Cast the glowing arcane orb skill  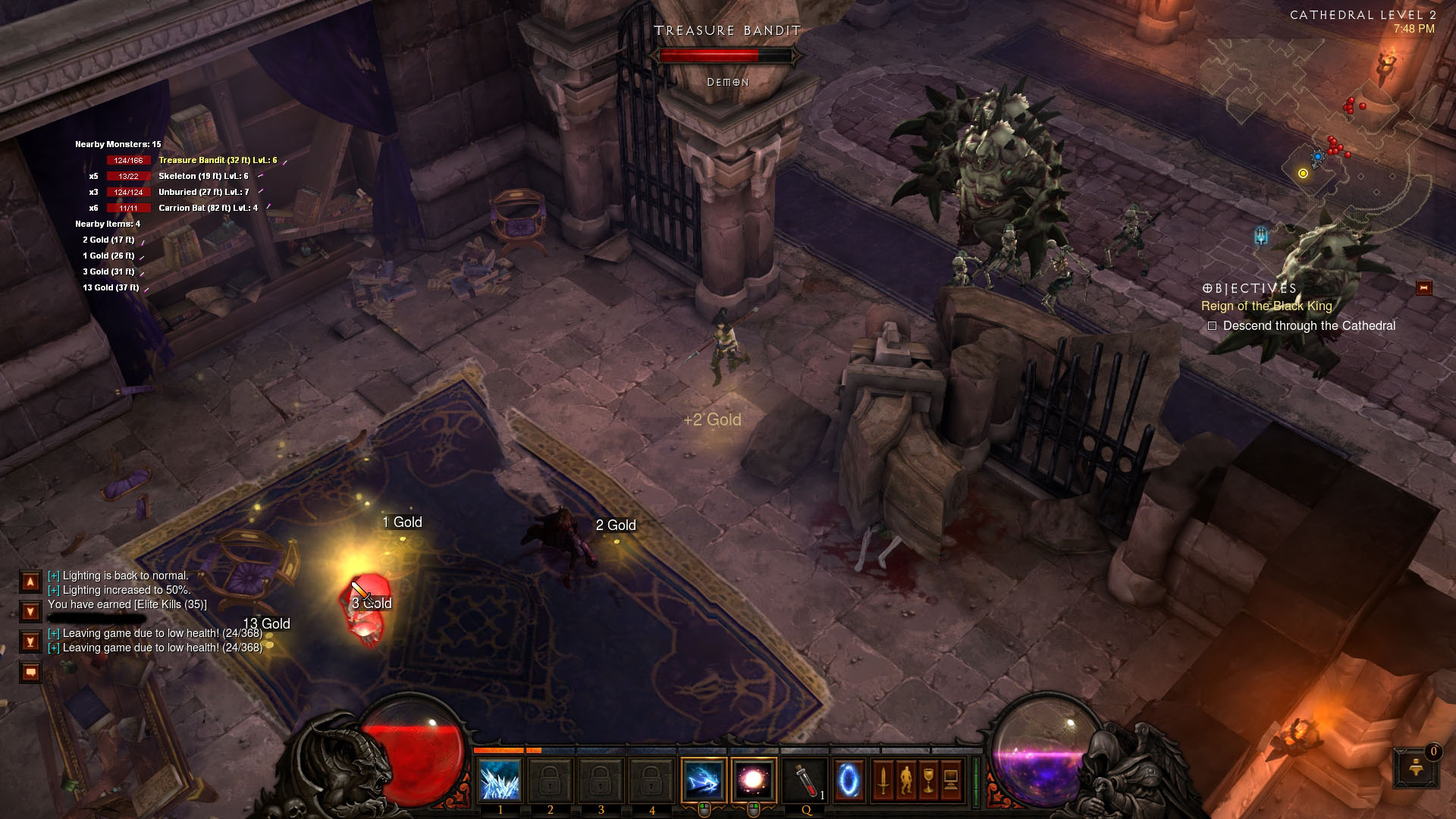pos(754,780)
